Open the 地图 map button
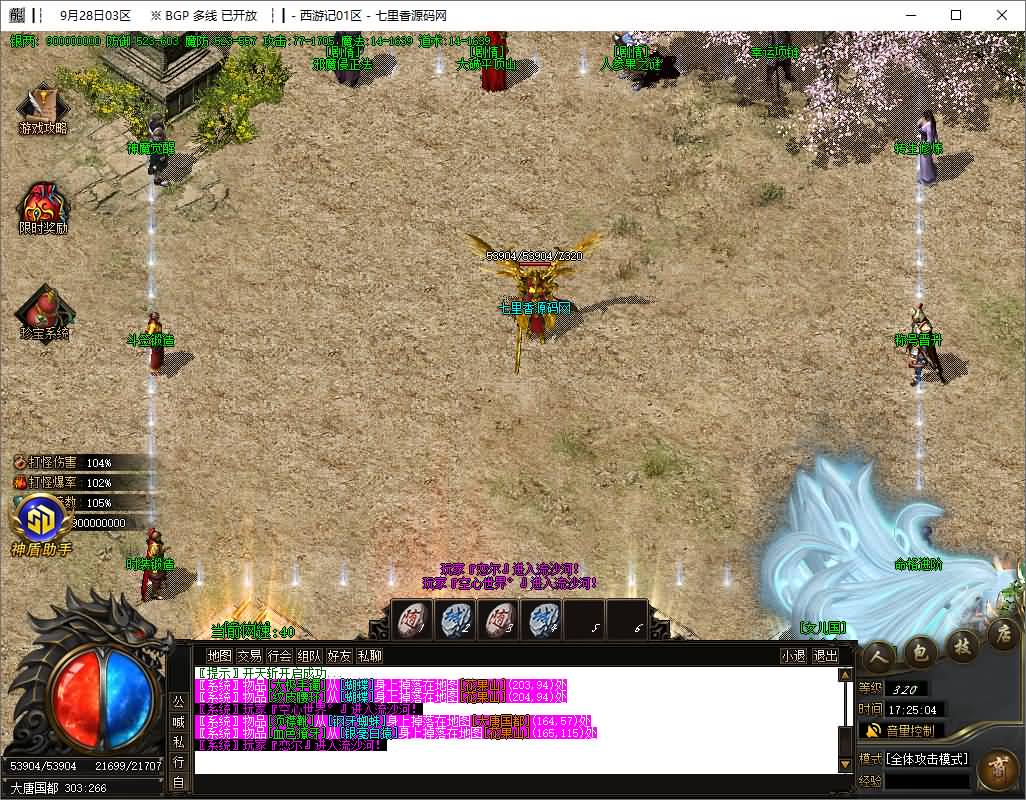This screenshot has width=1026, height=800. pos(219,656)
